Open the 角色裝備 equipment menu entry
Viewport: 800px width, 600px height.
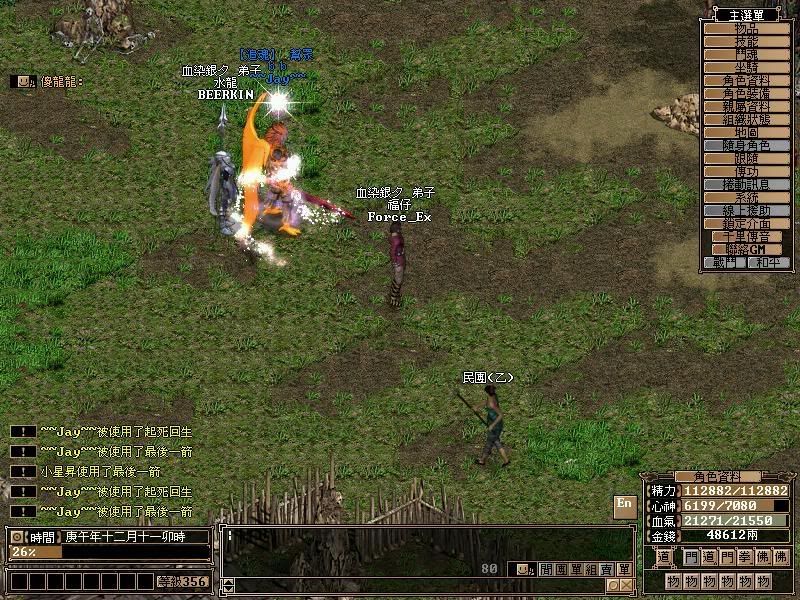(746, 94)
